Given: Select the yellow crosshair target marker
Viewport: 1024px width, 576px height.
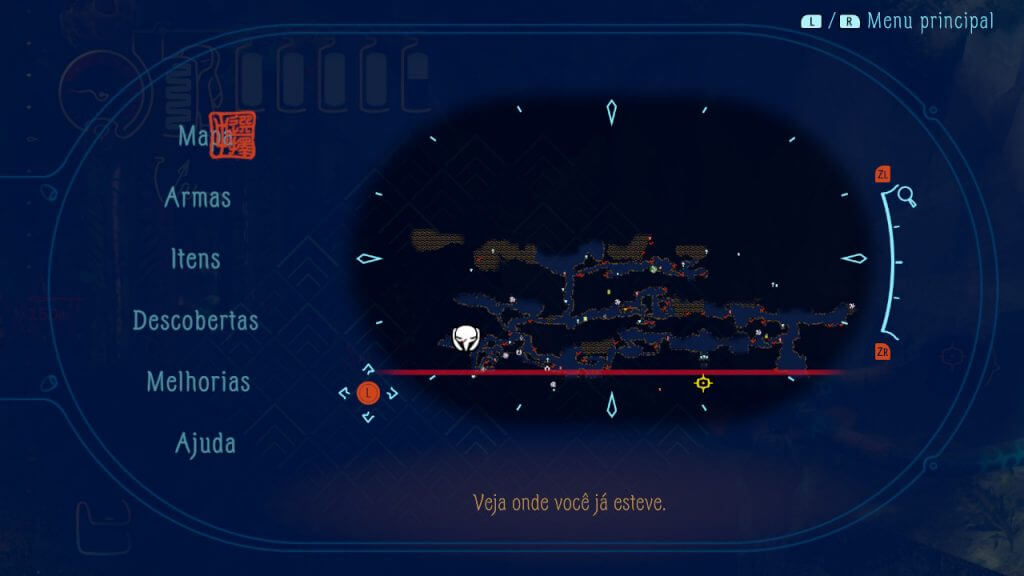Looking at the screenshot, I should [x=703, y=383].
